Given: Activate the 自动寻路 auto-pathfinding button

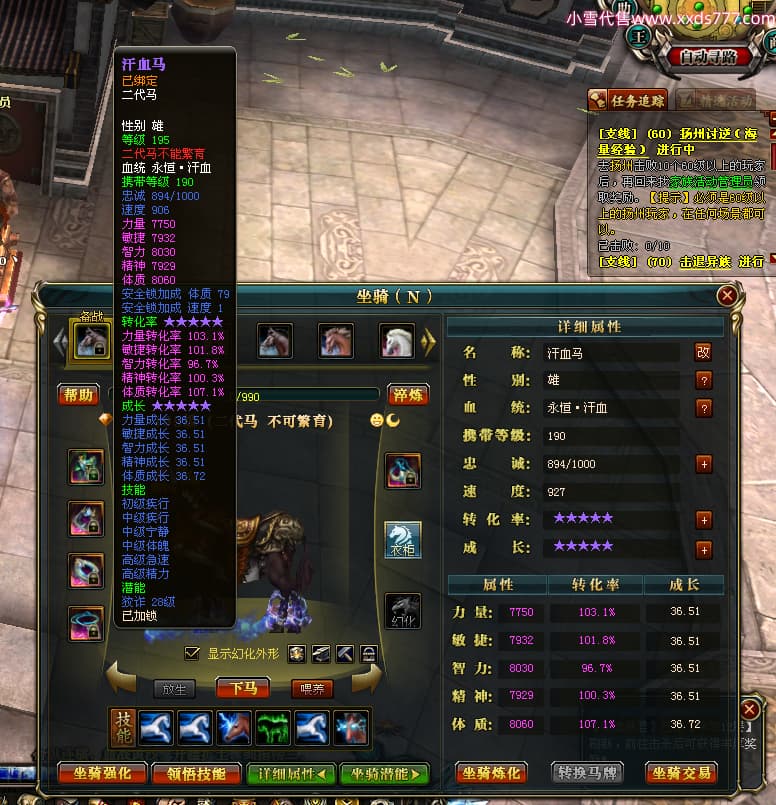Looking at the screenshot, I should [707, 56].
